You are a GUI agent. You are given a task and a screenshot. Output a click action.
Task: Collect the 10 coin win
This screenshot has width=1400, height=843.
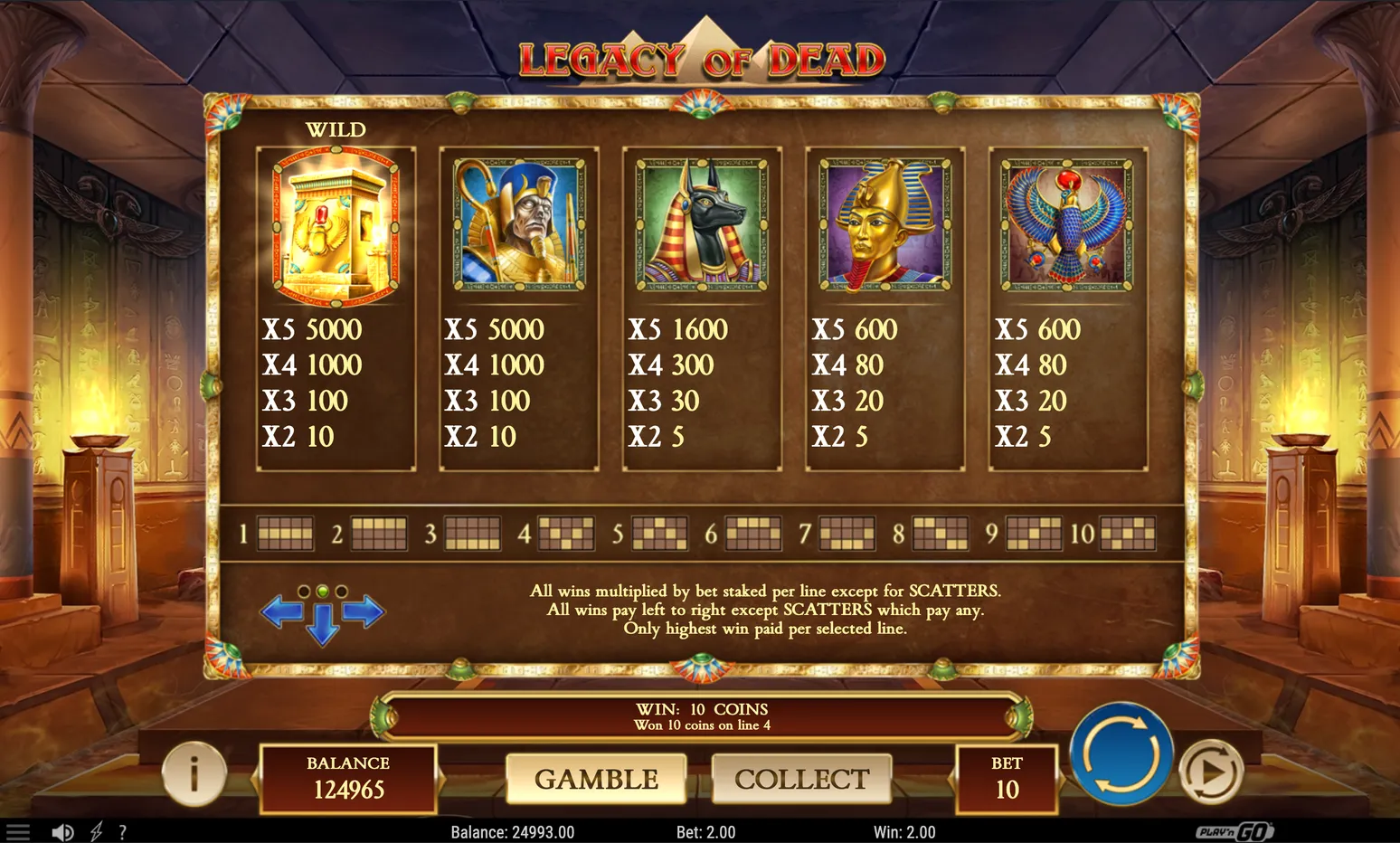coord(801,779)
